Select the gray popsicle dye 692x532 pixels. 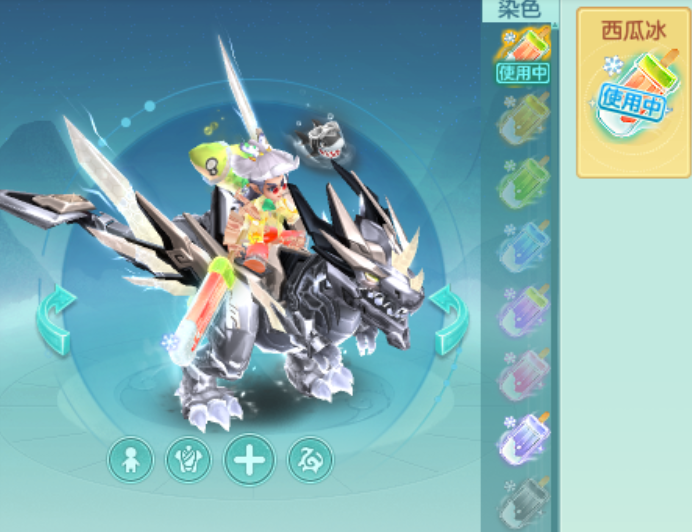tap(523, 500)
